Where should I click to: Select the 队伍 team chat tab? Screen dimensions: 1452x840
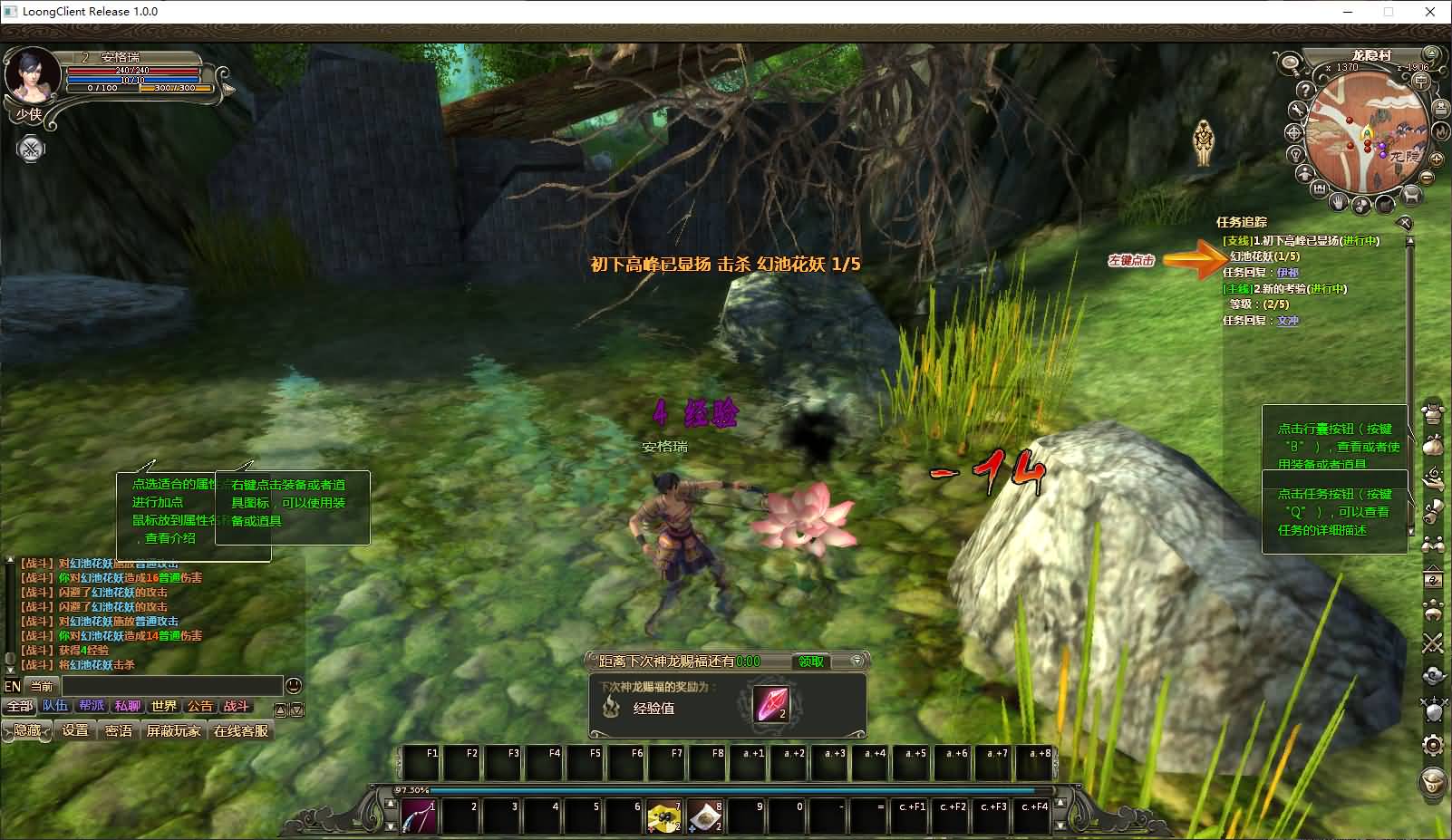[x=54, y=706]
